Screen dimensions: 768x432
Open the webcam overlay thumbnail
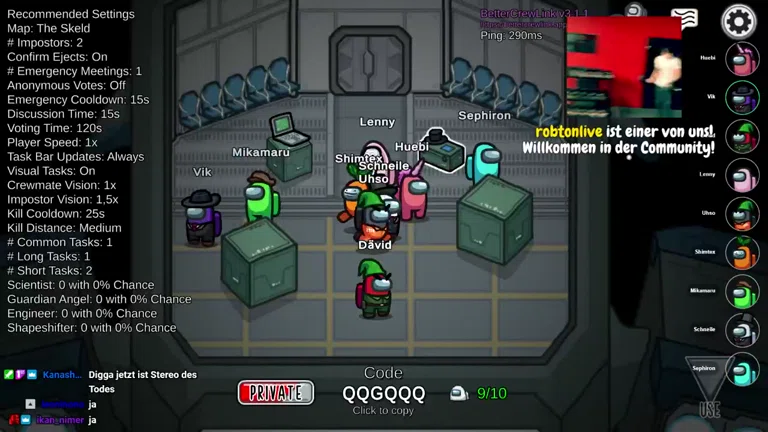pyautogui.click(x=624, y=68)
